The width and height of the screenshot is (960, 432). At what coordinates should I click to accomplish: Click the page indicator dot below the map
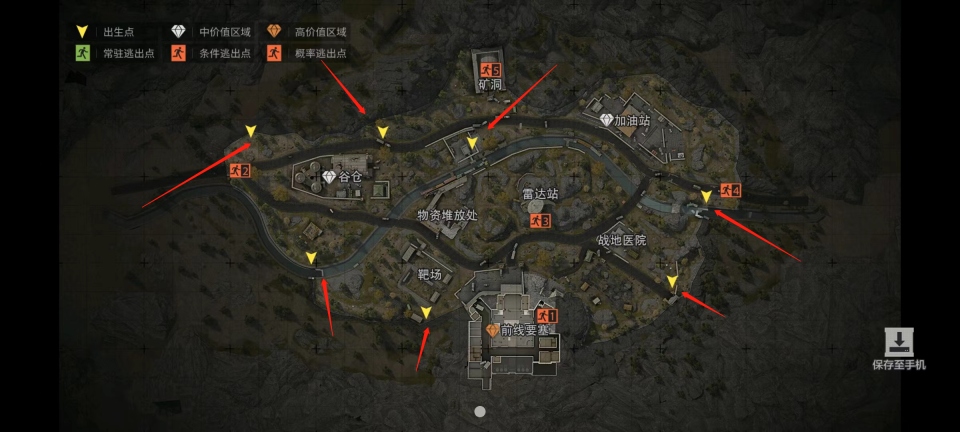pos(480,411)
